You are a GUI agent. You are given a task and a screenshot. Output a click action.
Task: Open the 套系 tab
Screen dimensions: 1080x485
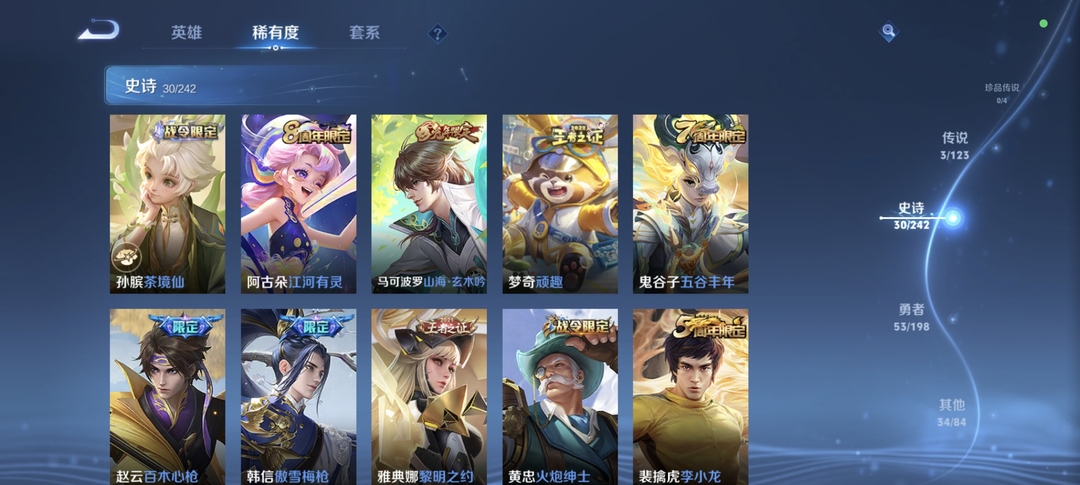[x=364, y=33]
